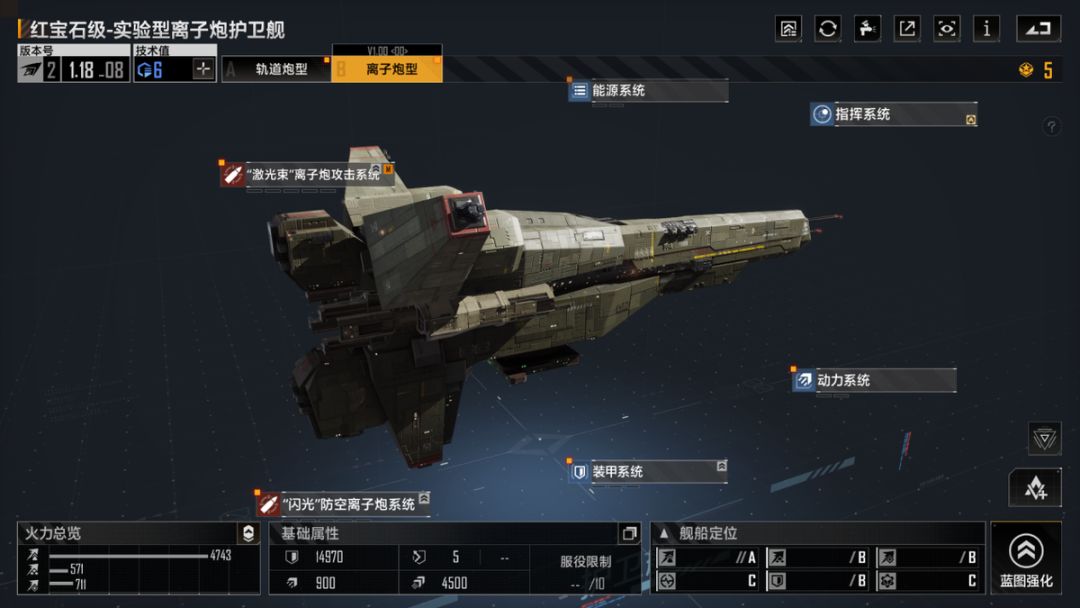Switch to the 轨道炮型 variant tab
Image resolution: width=1080 pixels, height=608 pixels.
276,69
